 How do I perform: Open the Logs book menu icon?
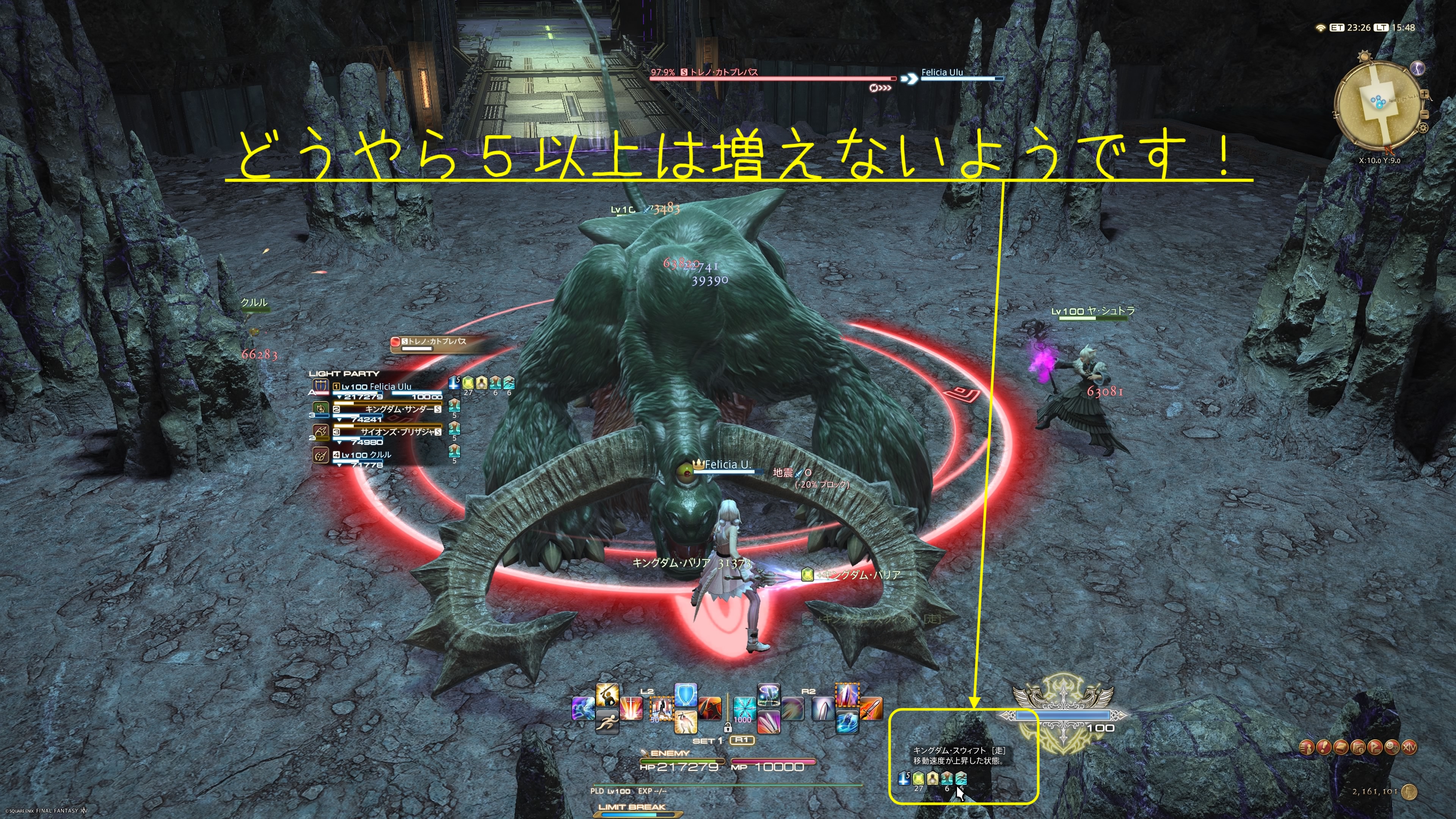pyautogui.click(x=1341, y=748)
